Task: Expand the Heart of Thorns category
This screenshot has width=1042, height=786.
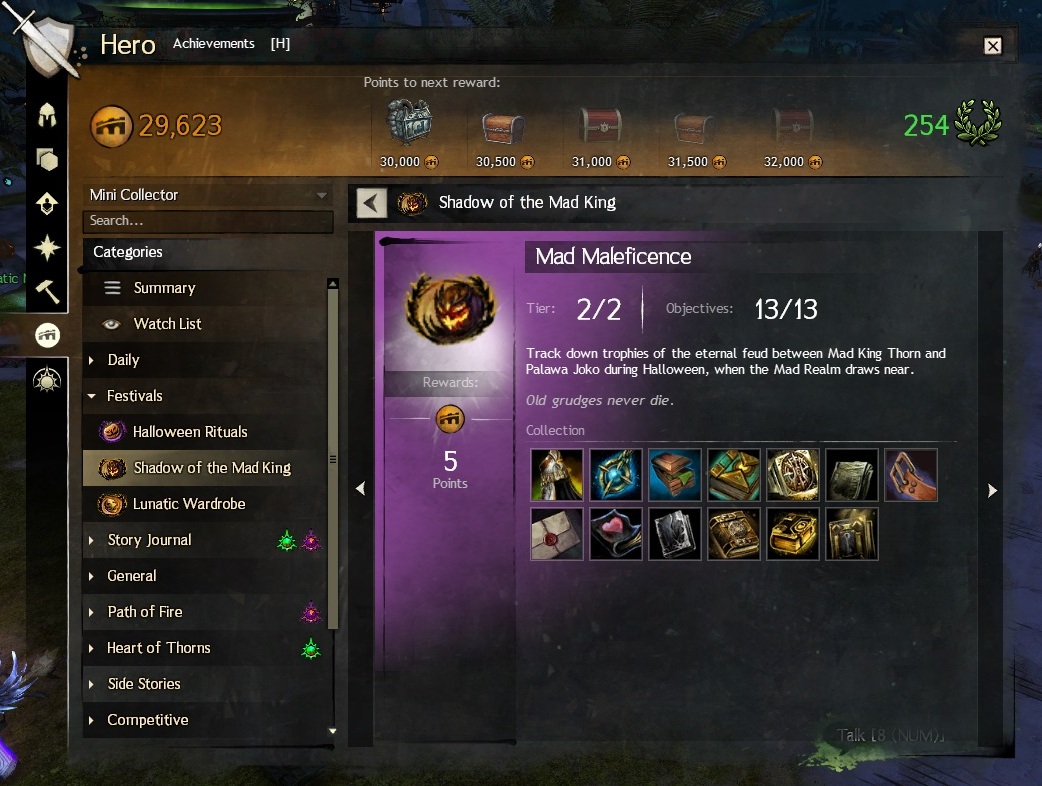Action: pos(158,648)
